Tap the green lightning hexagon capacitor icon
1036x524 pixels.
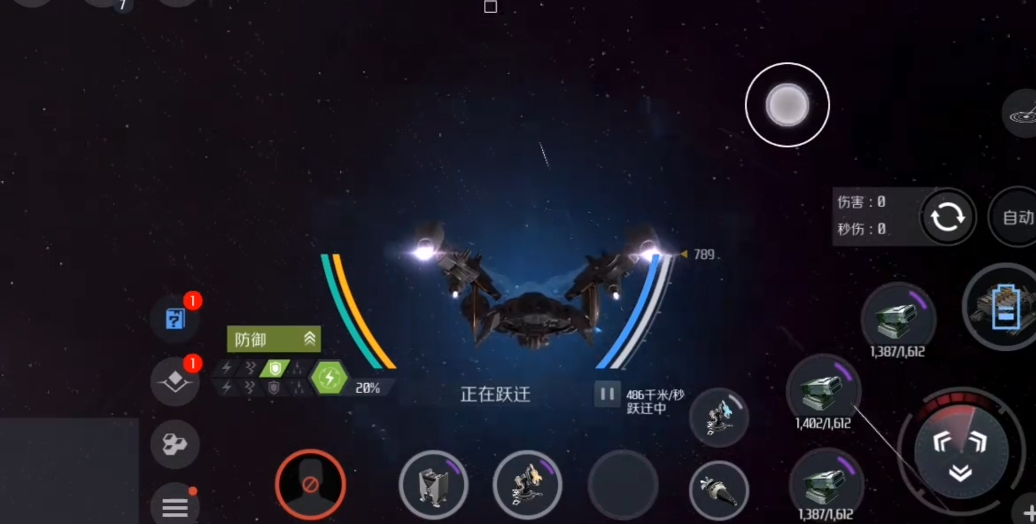[328, 378]
